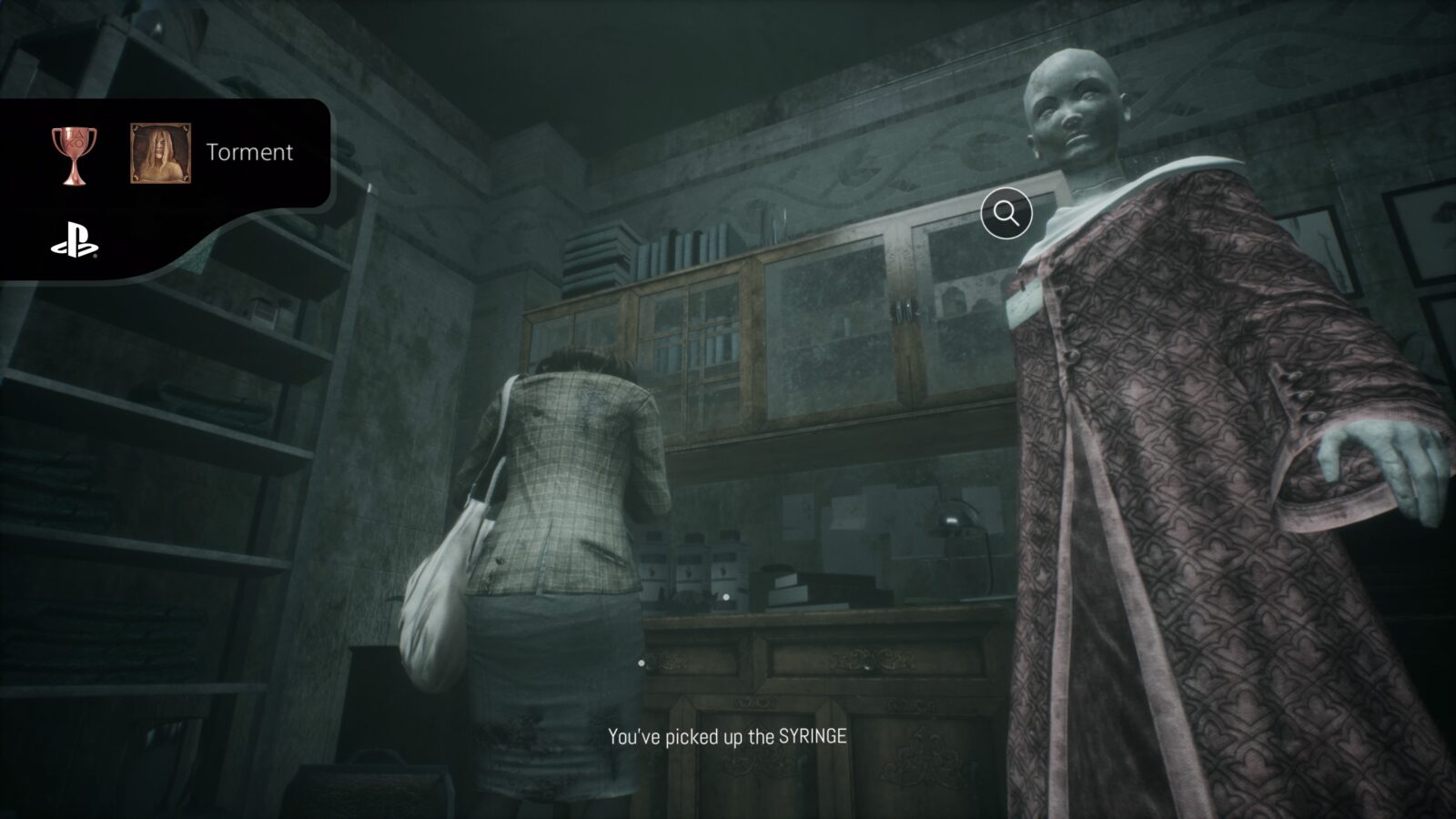Viewport: 1456px width, 819px height.
Task: Toggle the interaction marker beside the dresser
Action: coord(642,662)
